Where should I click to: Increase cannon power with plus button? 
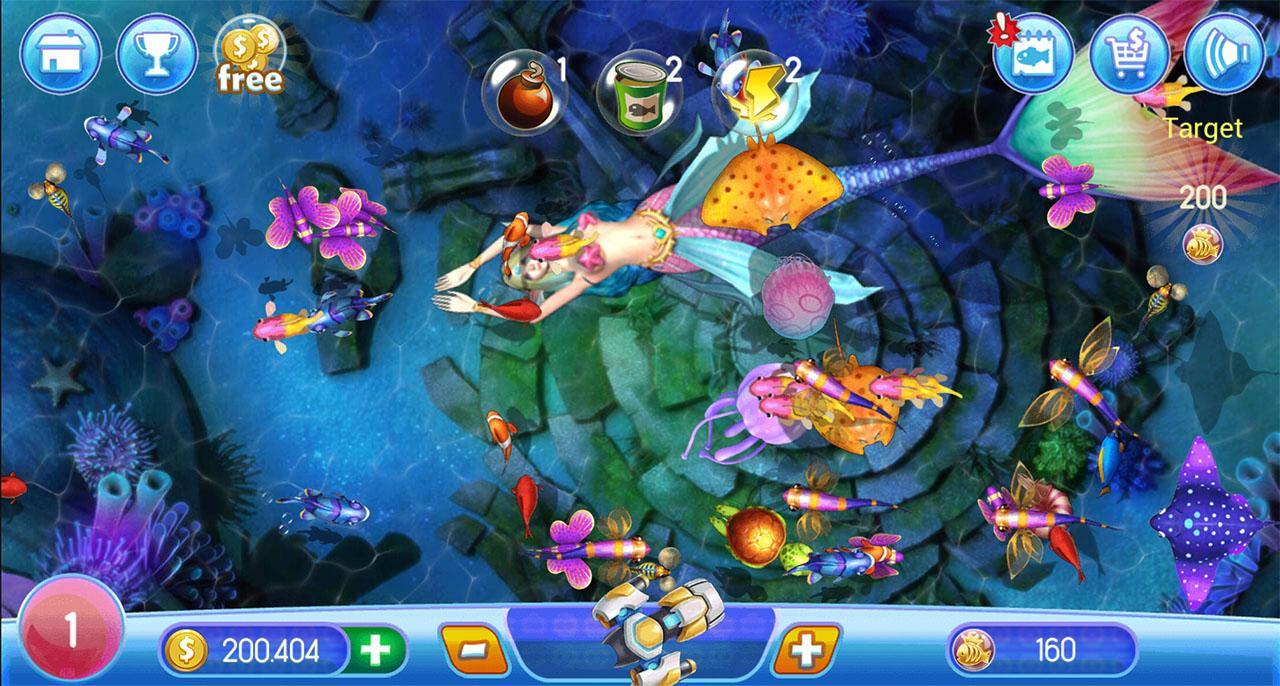pos(806,652)
